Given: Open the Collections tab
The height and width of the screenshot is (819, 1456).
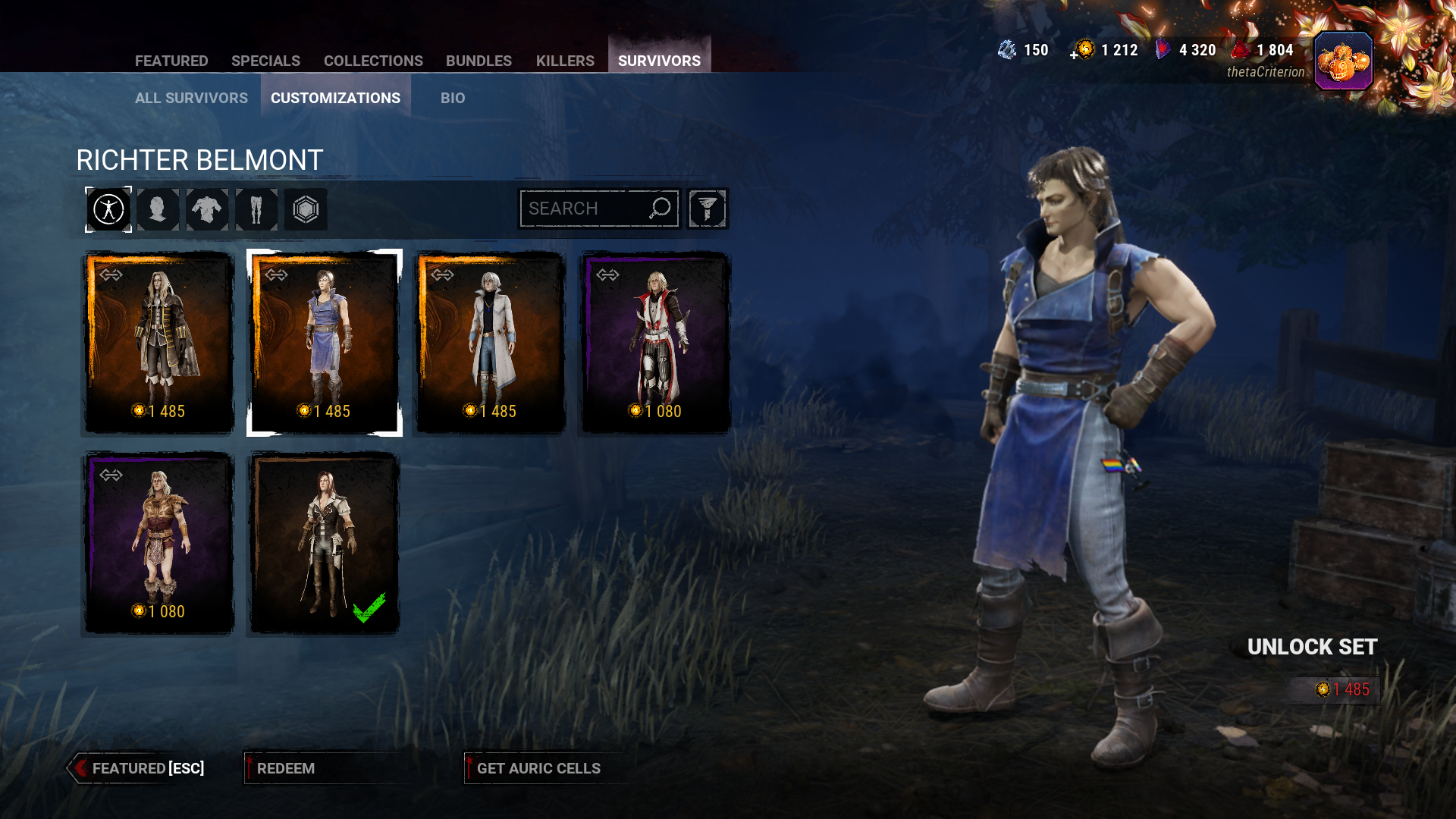Looking at the screenshot, I should (x=373, y=61).
